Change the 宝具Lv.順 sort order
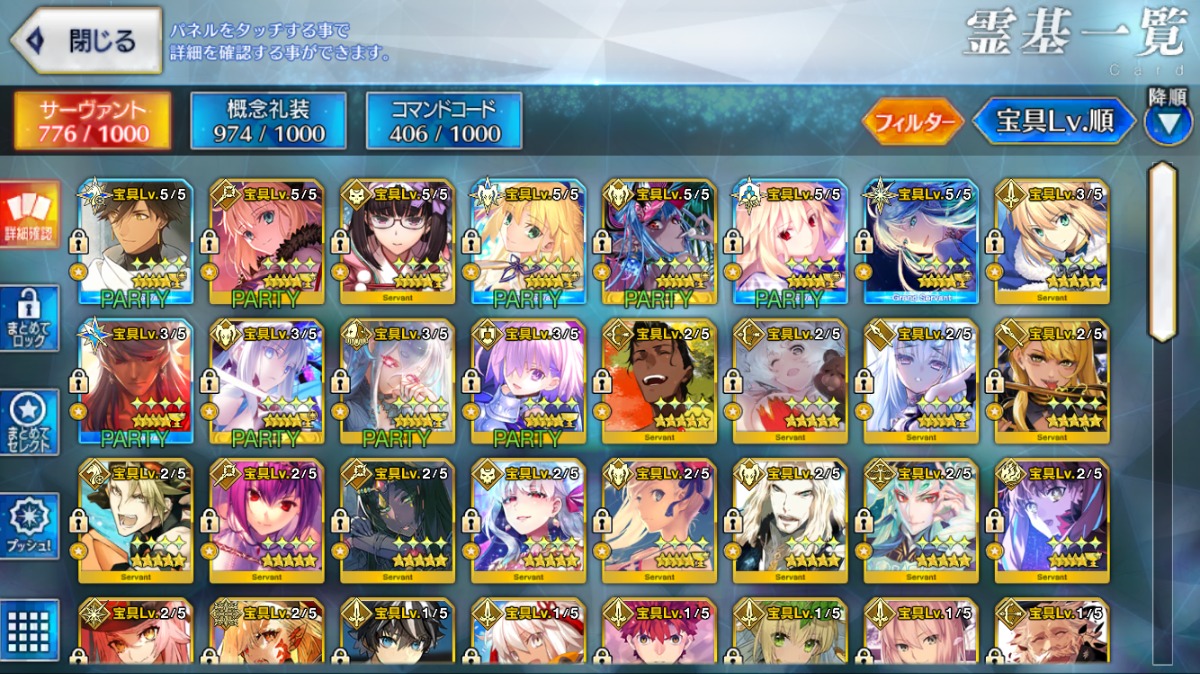This screenshot has width=1200, height=674. point(1054,122)
